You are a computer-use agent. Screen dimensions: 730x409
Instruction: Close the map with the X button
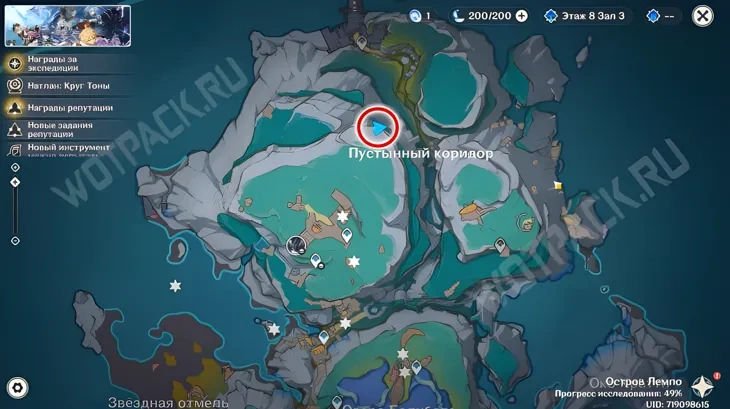tap(703, 16)
